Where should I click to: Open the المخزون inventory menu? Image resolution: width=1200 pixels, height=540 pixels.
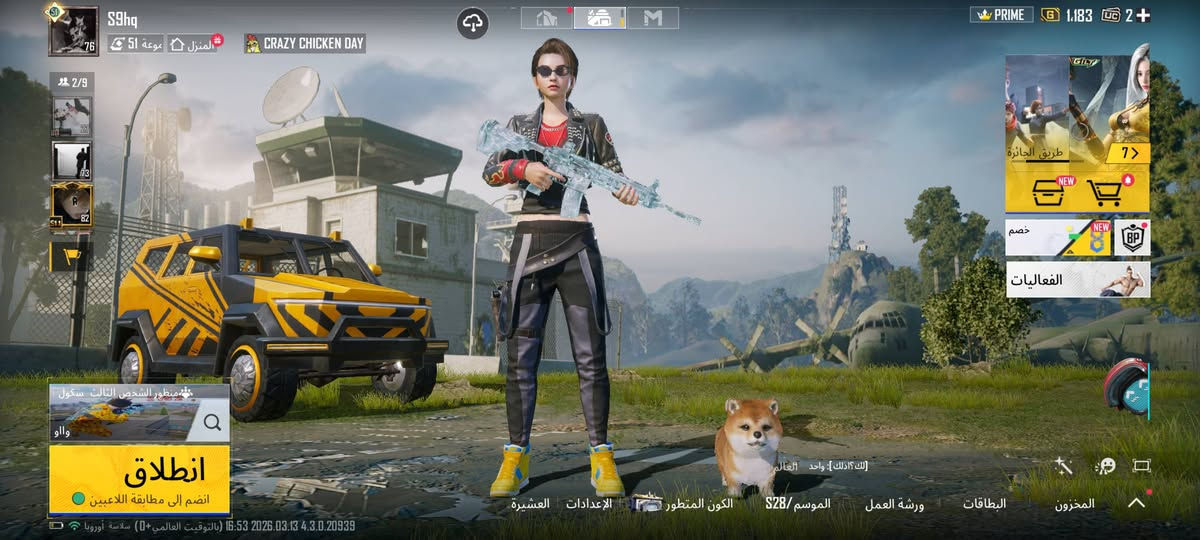click(1074, 504)
